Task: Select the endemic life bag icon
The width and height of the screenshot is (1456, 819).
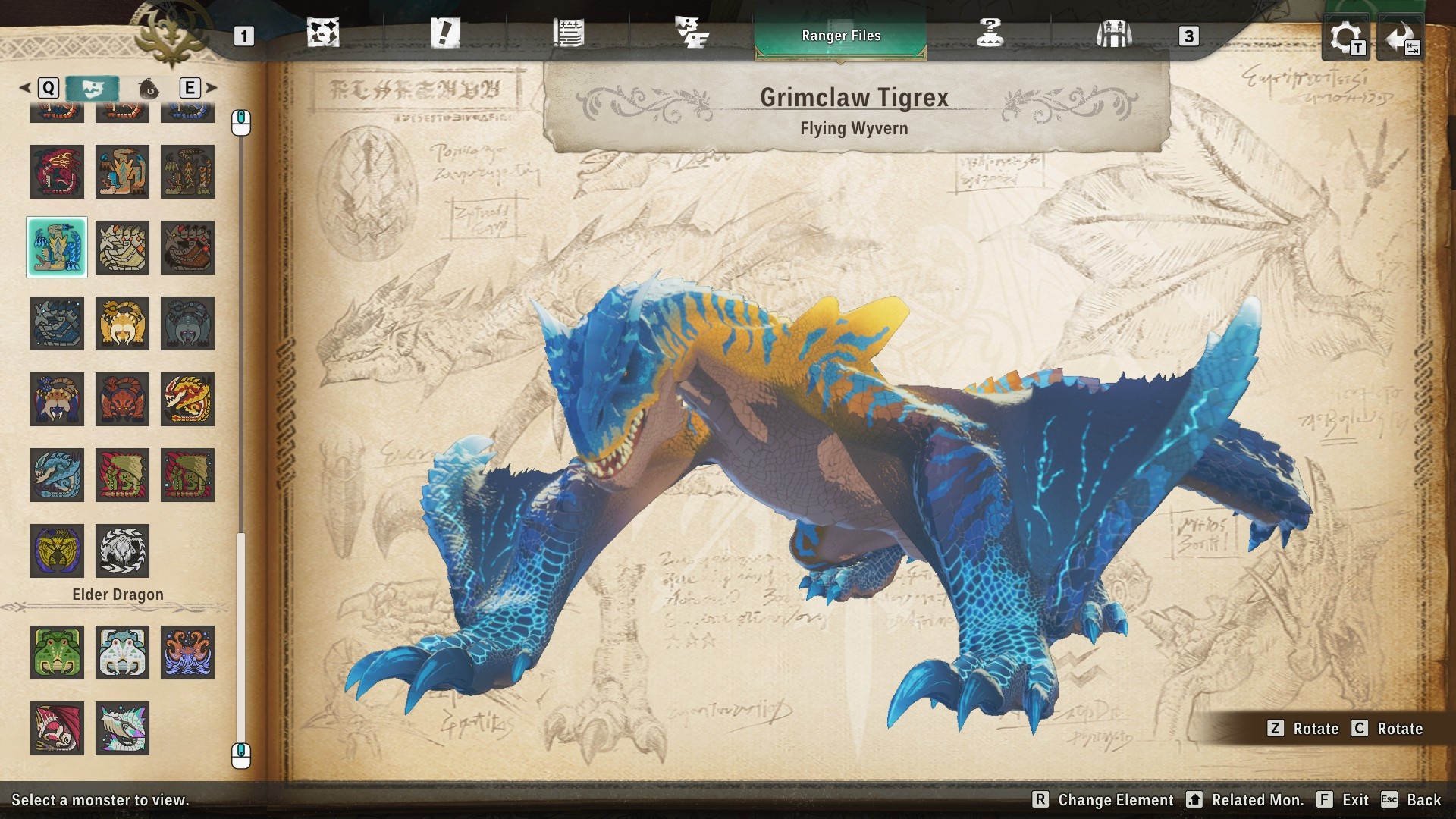Action: point(149,88)
